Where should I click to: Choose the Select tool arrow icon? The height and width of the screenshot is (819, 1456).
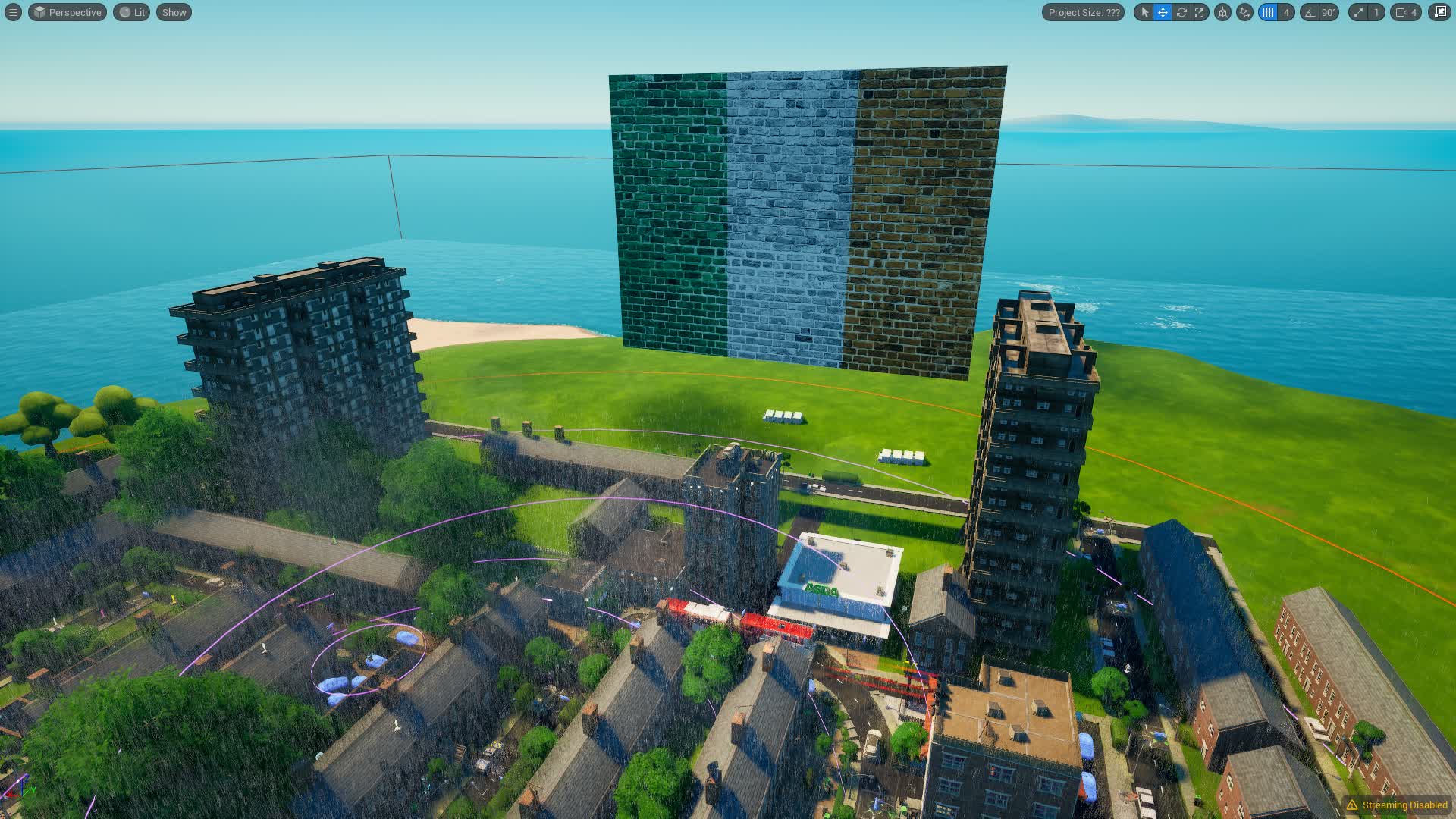tap(1146, 12)
